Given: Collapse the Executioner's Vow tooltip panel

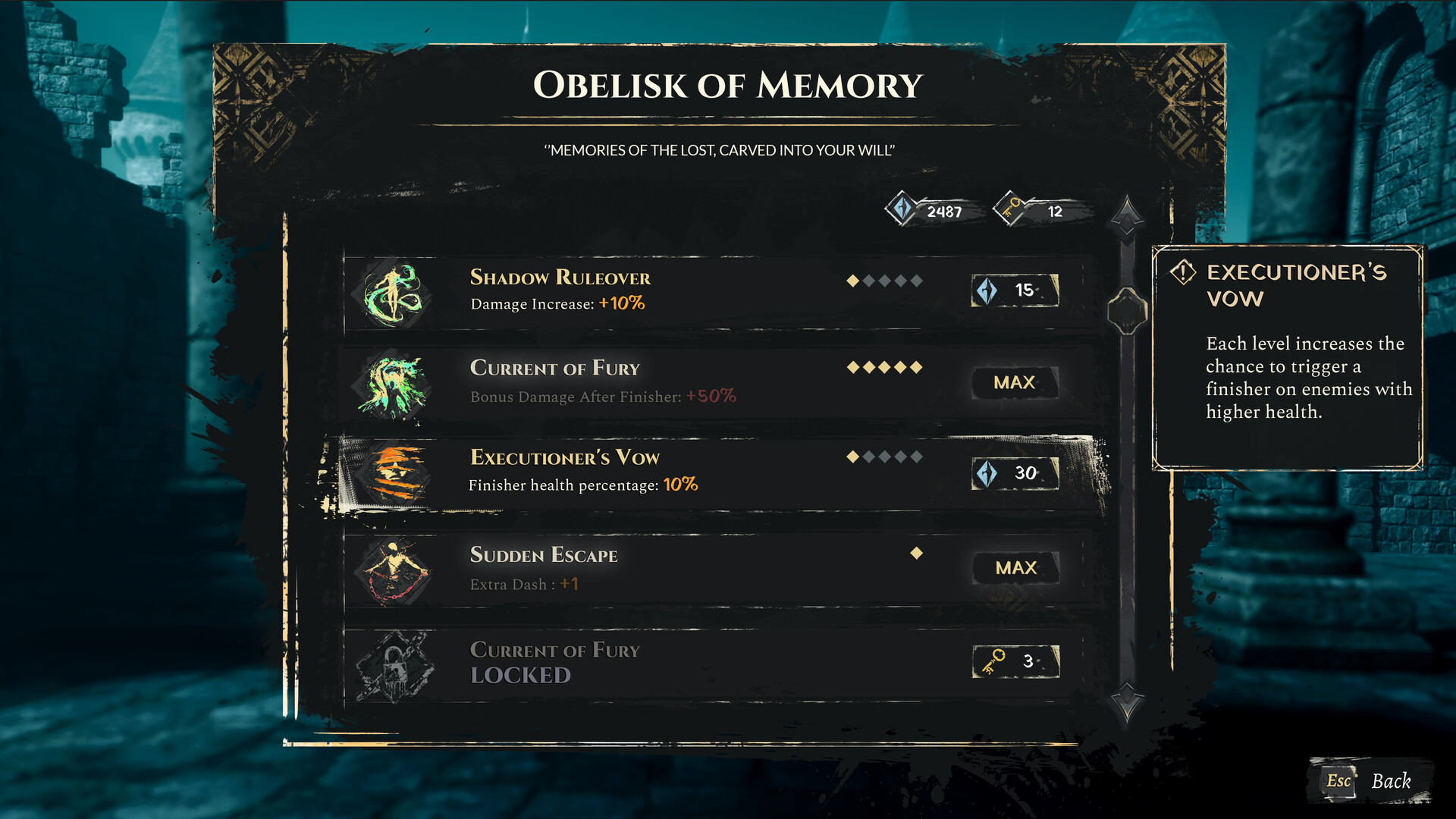Looking at the screenshot, I should [x=1287, y=356].
